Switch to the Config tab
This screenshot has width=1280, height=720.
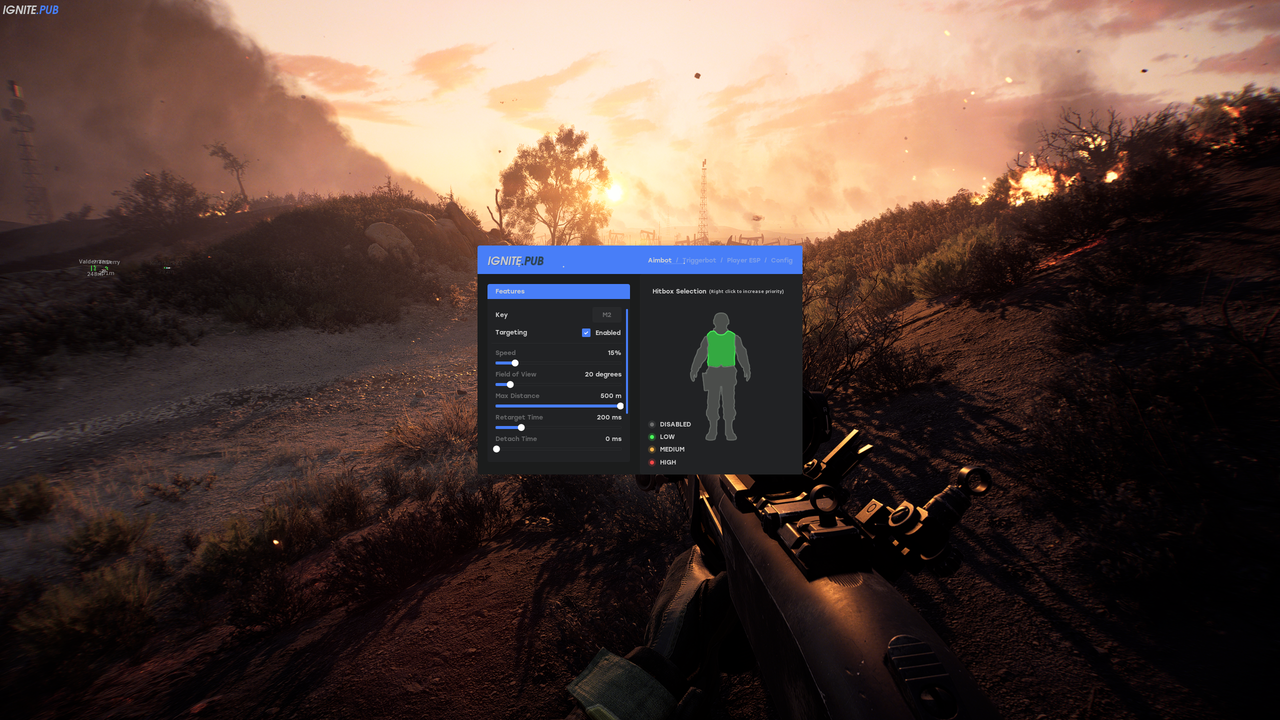[781, 260]
